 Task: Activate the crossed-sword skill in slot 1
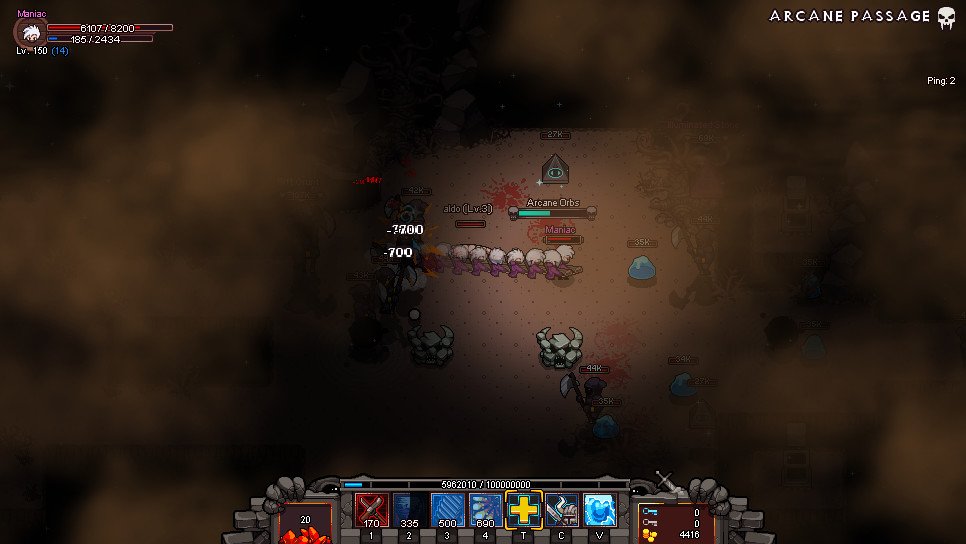pos(372,509)
